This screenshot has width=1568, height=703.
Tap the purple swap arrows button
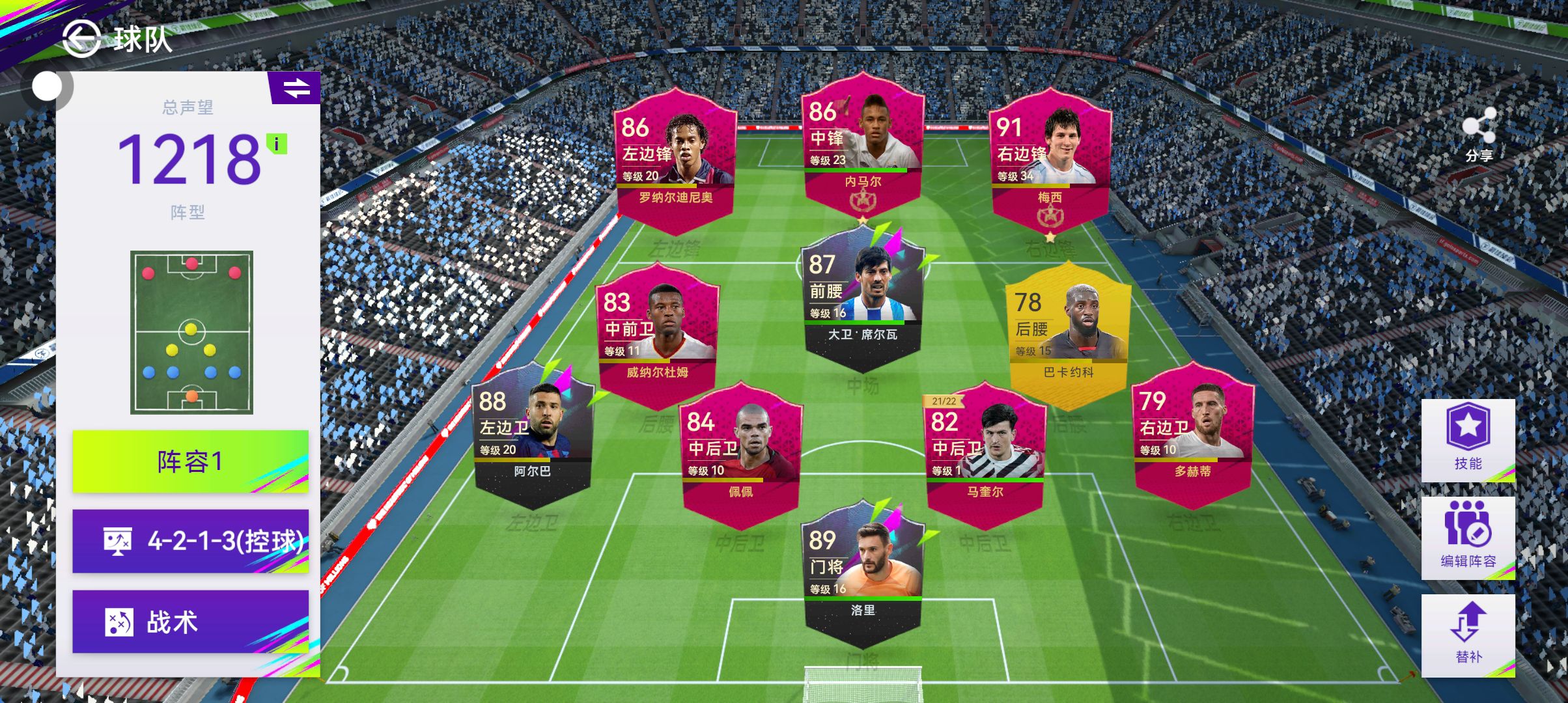(296, 88)
